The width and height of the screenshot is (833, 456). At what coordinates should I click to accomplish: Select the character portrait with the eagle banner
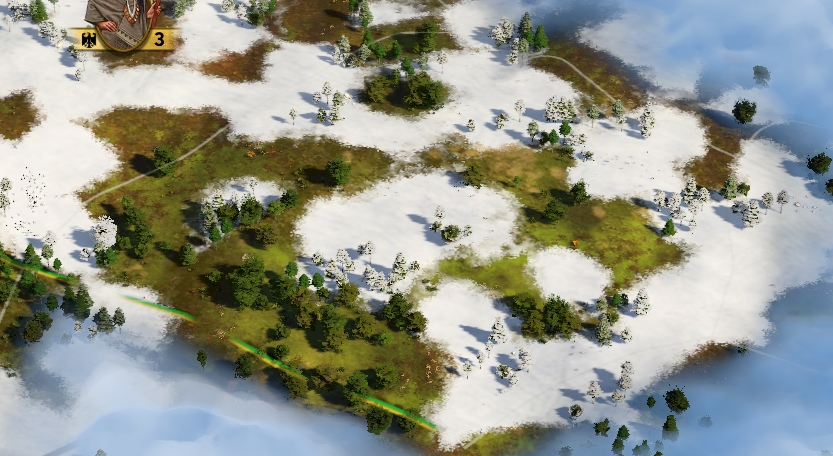[x=124, y=20]
